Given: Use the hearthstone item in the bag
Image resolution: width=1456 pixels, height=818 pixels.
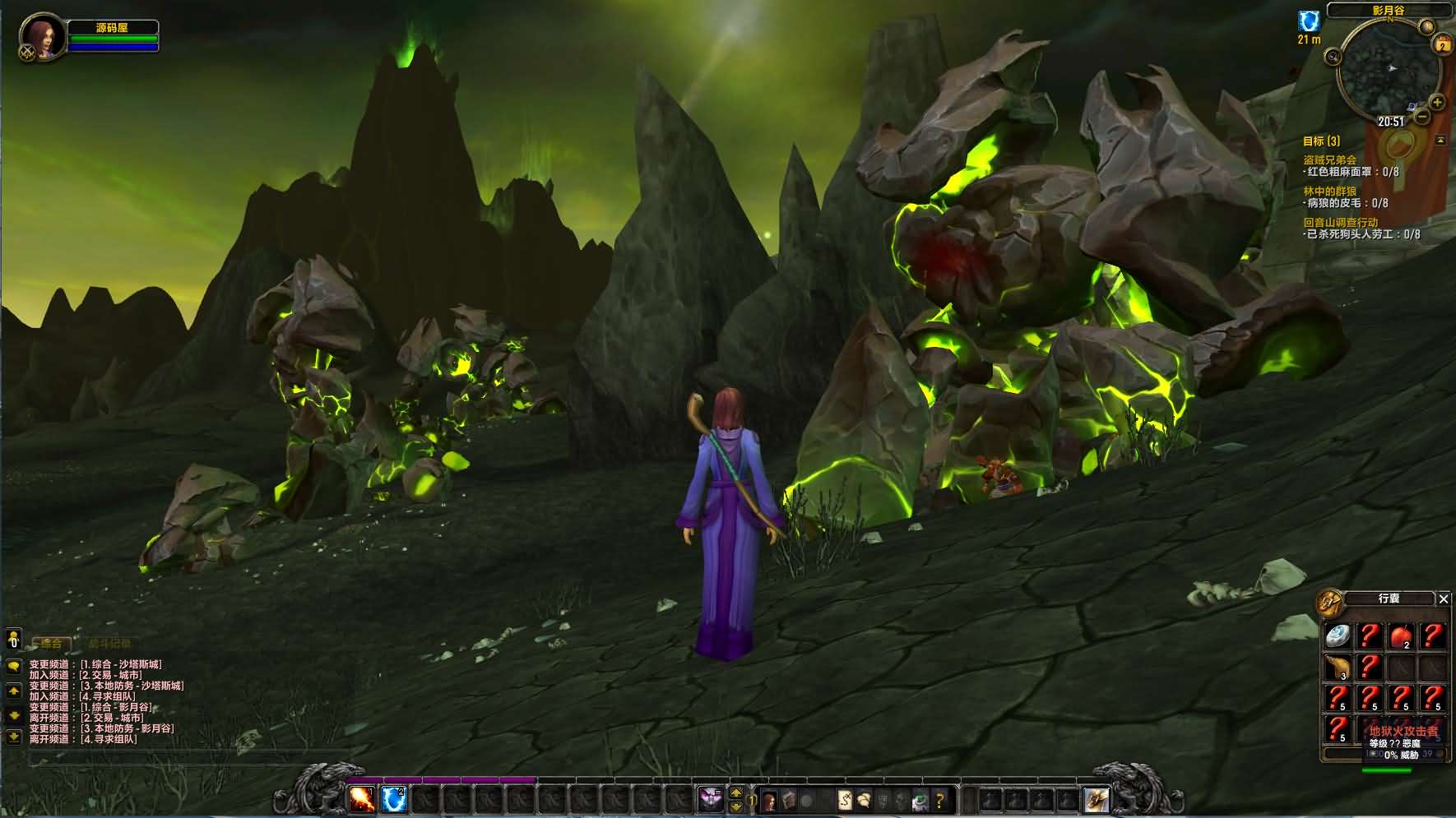Looking at the screenshot, I should [1338, 635].
